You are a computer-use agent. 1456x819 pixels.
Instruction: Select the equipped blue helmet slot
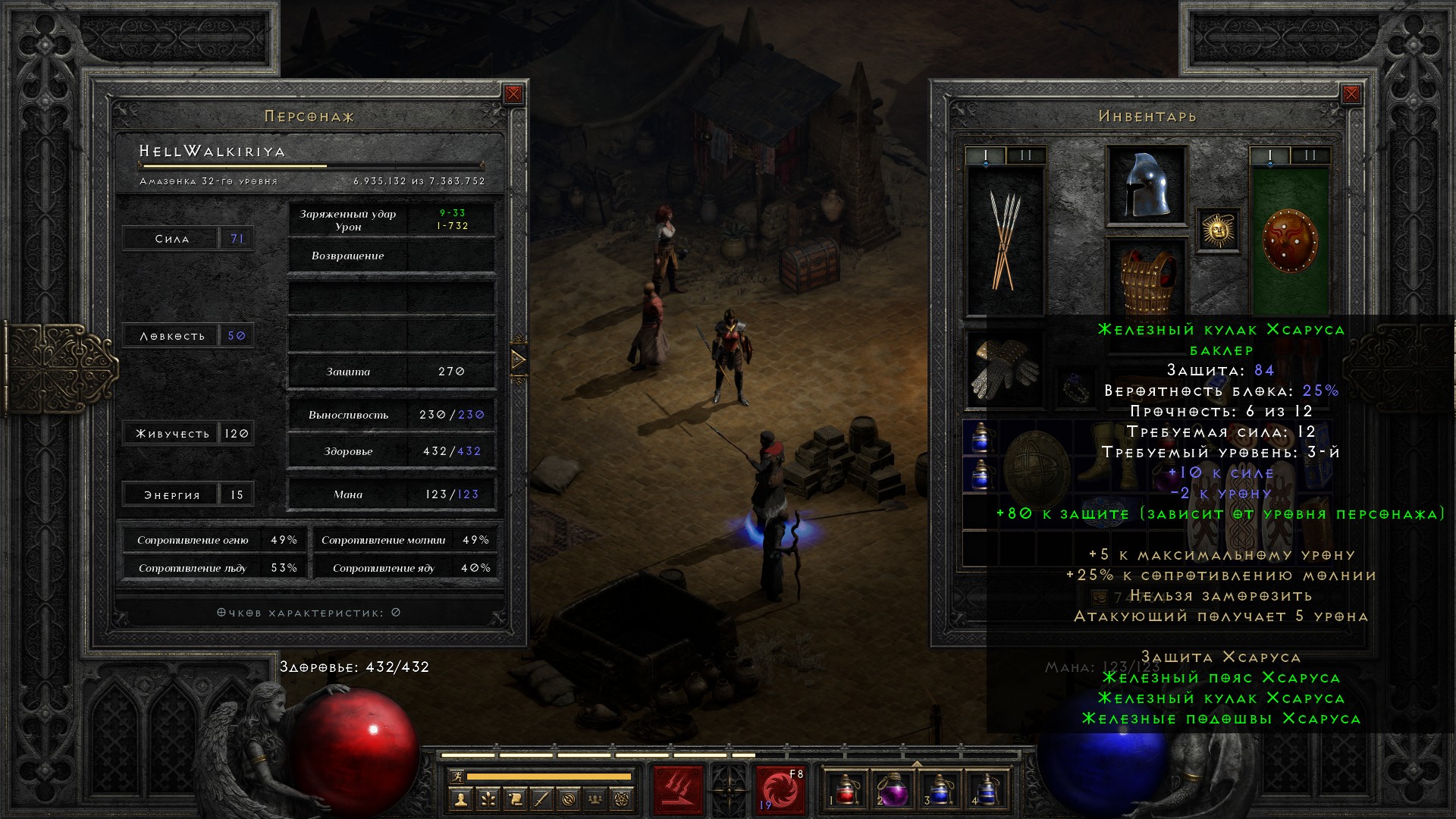[x=1146, y=186]
